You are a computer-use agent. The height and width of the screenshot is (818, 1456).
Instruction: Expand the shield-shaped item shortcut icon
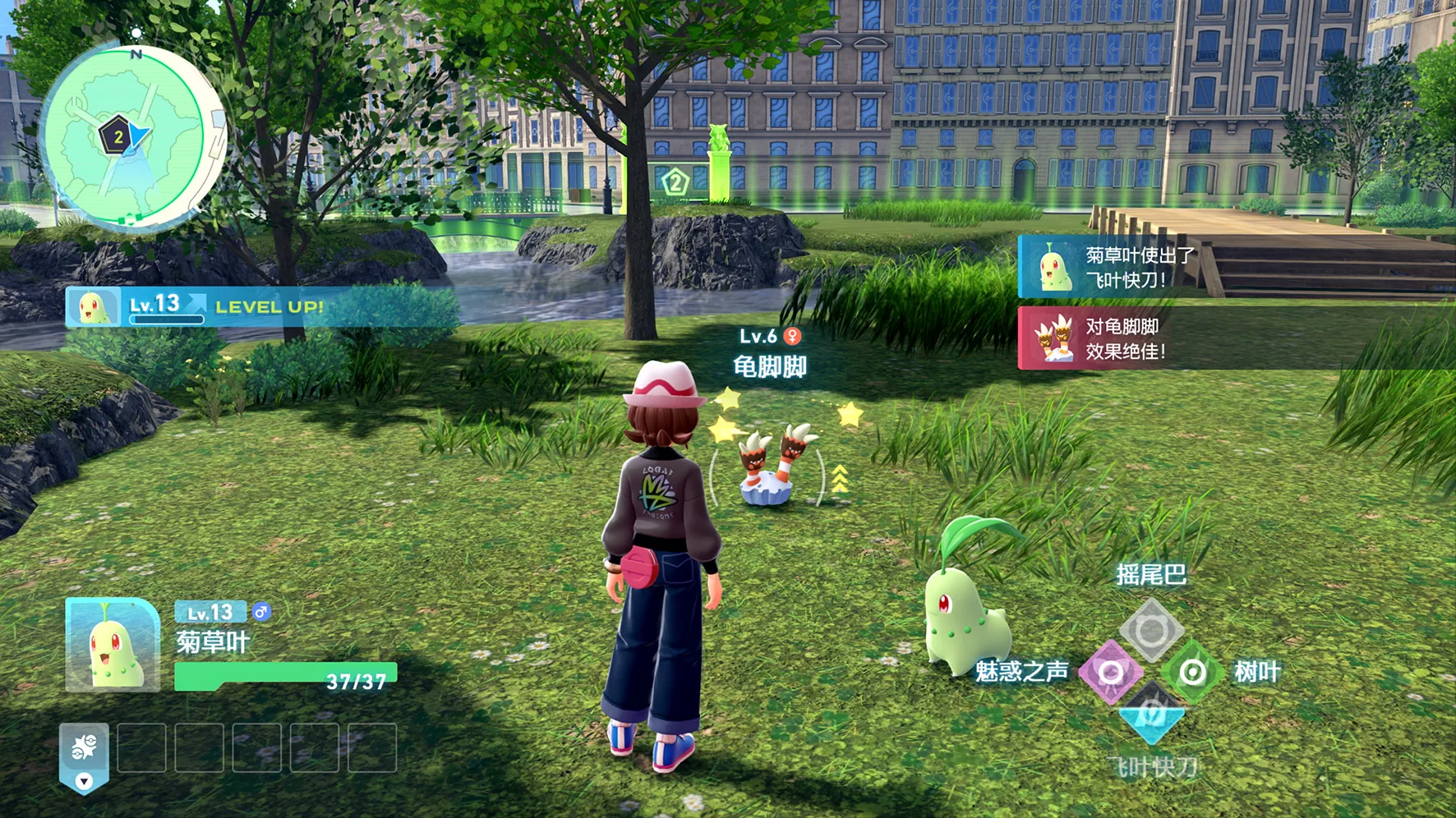point(84,756)
